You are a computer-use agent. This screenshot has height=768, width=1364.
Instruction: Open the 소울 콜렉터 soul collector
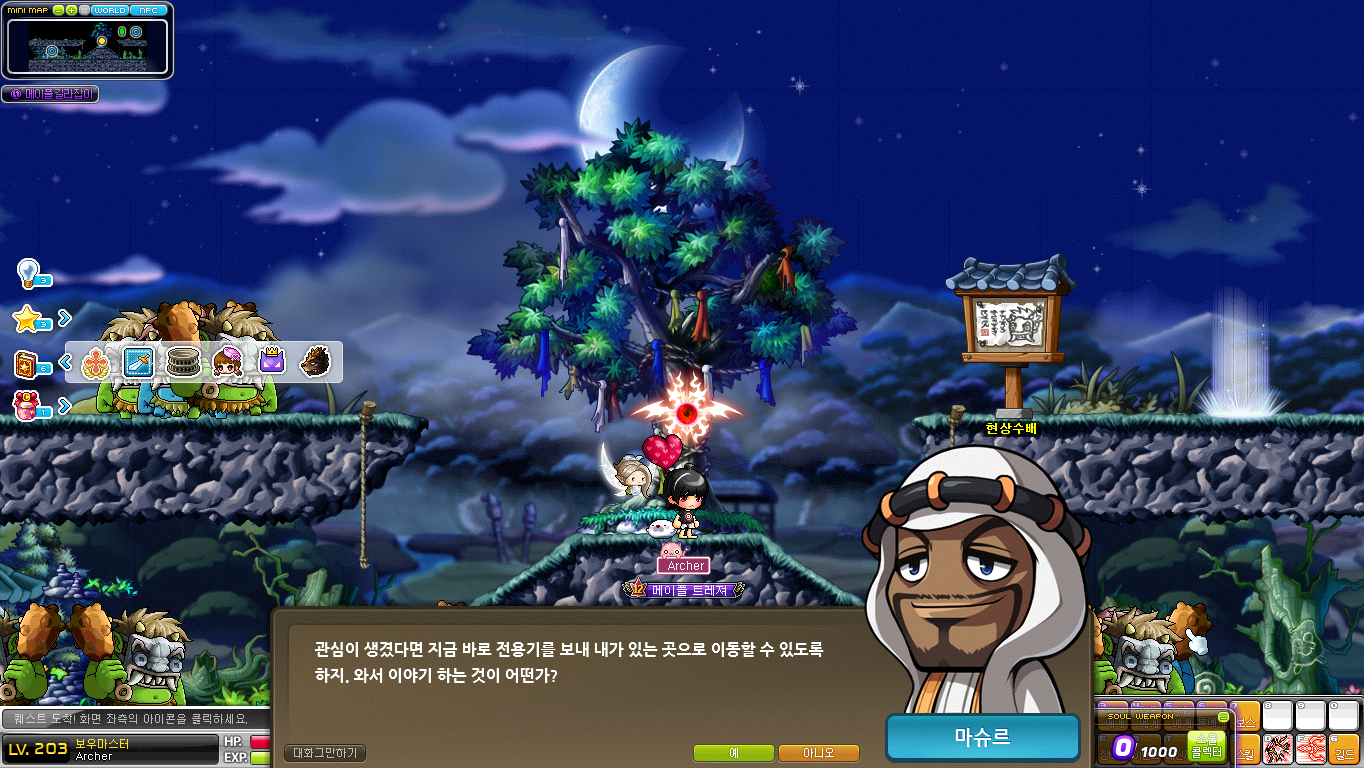pyautogui.click(x=1206, y=746)
